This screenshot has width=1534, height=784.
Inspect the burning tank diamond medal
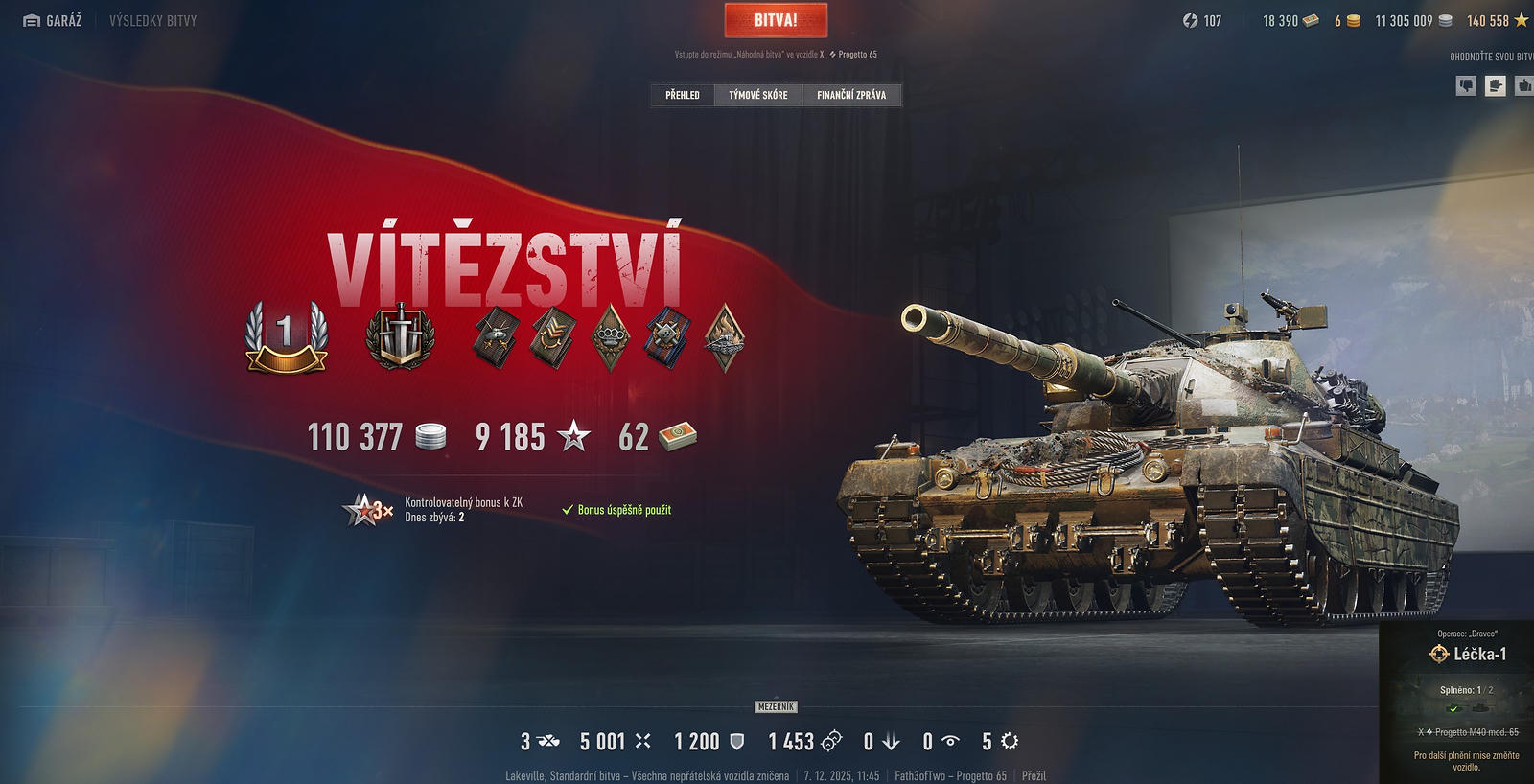pos(725,336)
